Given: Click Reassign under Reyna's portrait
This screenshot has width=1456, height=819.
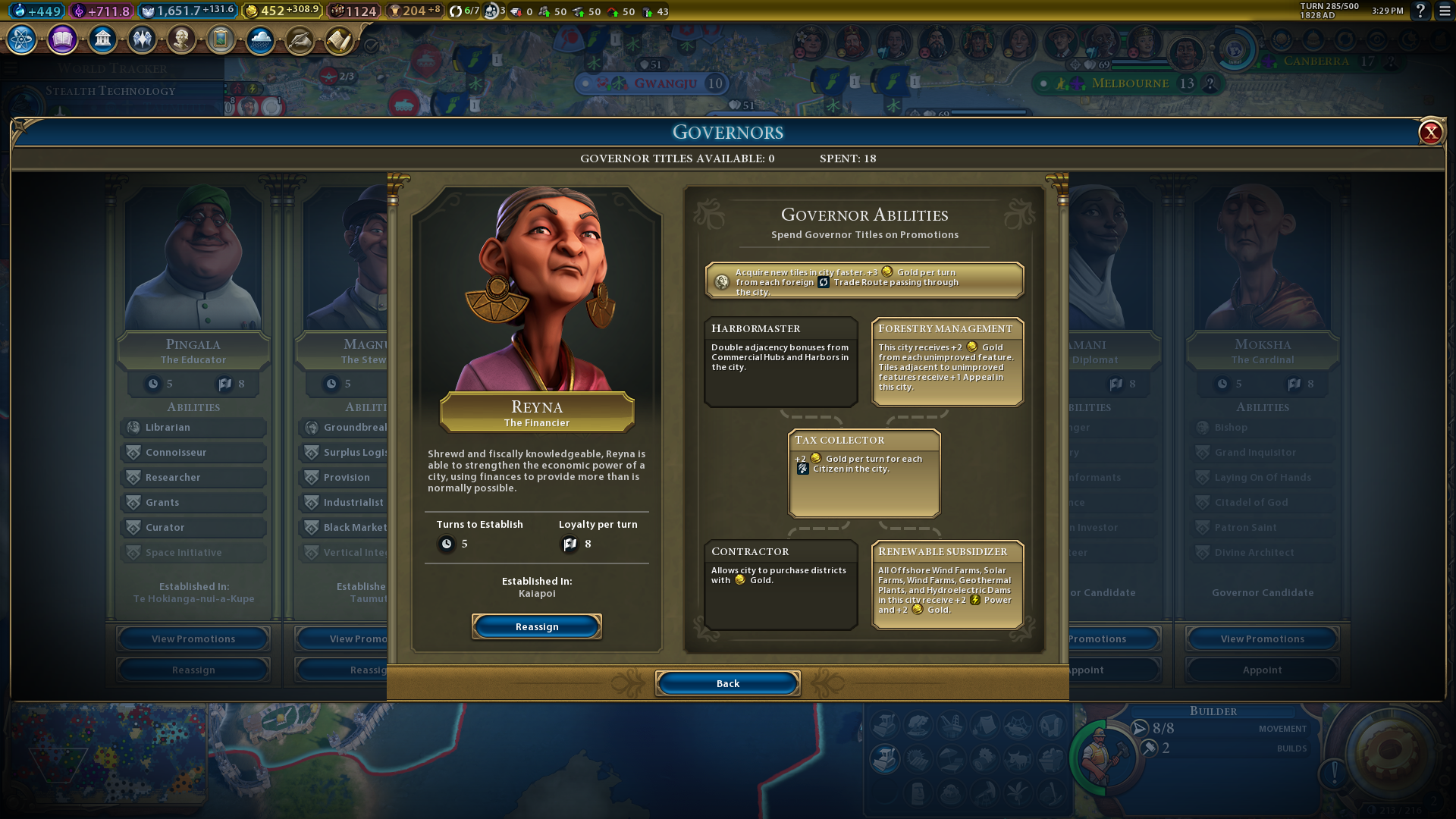Looking at the screenshot, I should (537, 626).
